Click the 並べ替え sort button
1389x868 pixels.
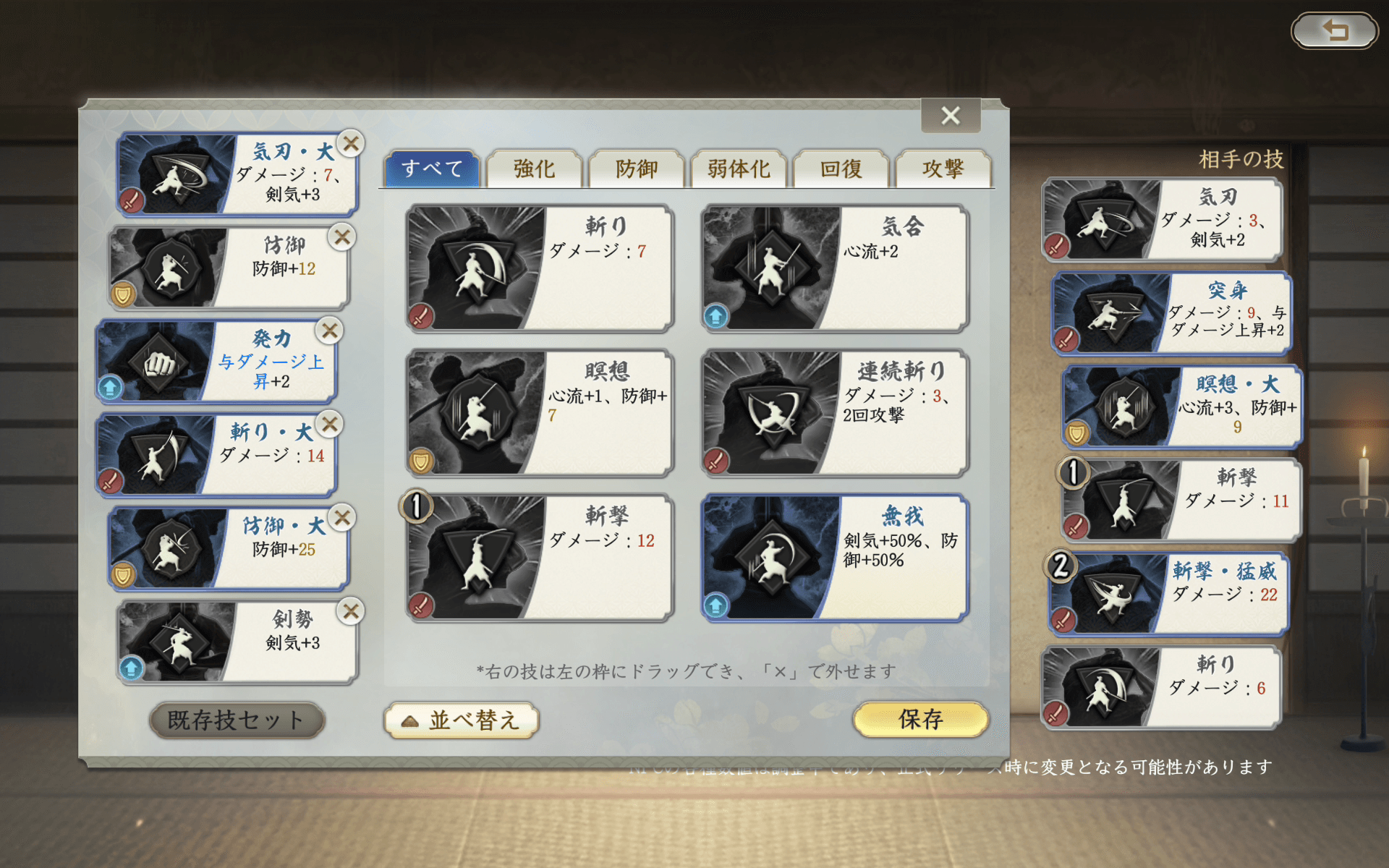[x=462, y=720]
